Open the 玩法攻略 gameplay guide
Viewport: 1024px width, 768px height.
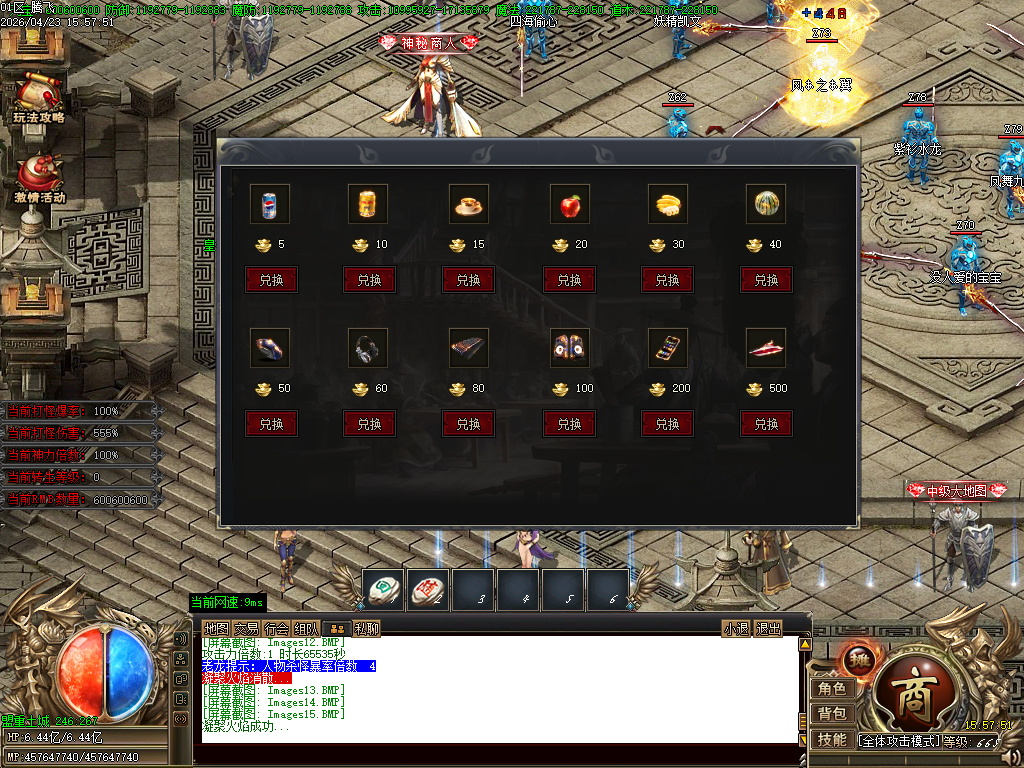[x=38, y=97]
